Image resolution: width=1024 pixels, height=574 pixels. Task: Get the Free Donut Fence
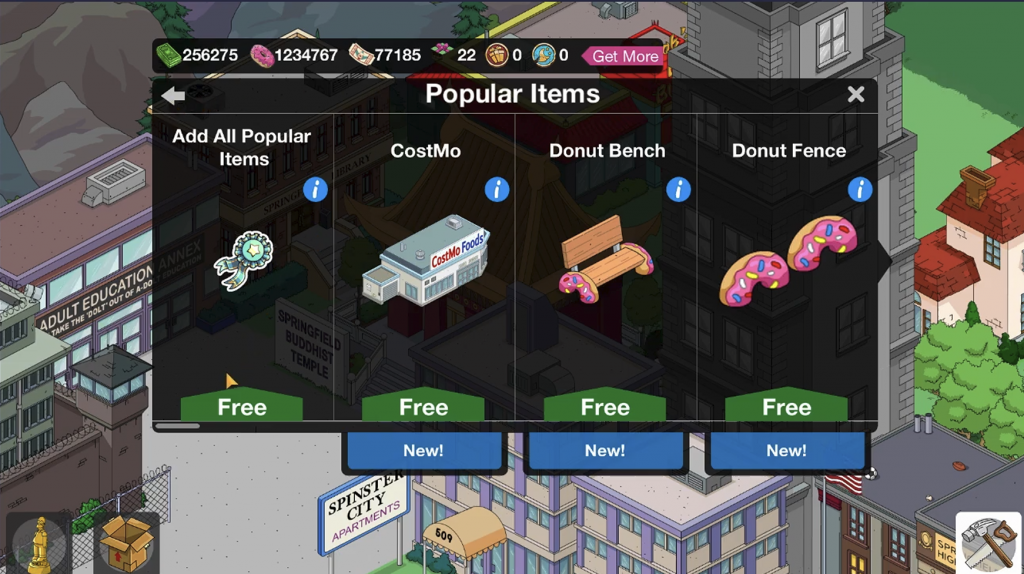point(786,407)
